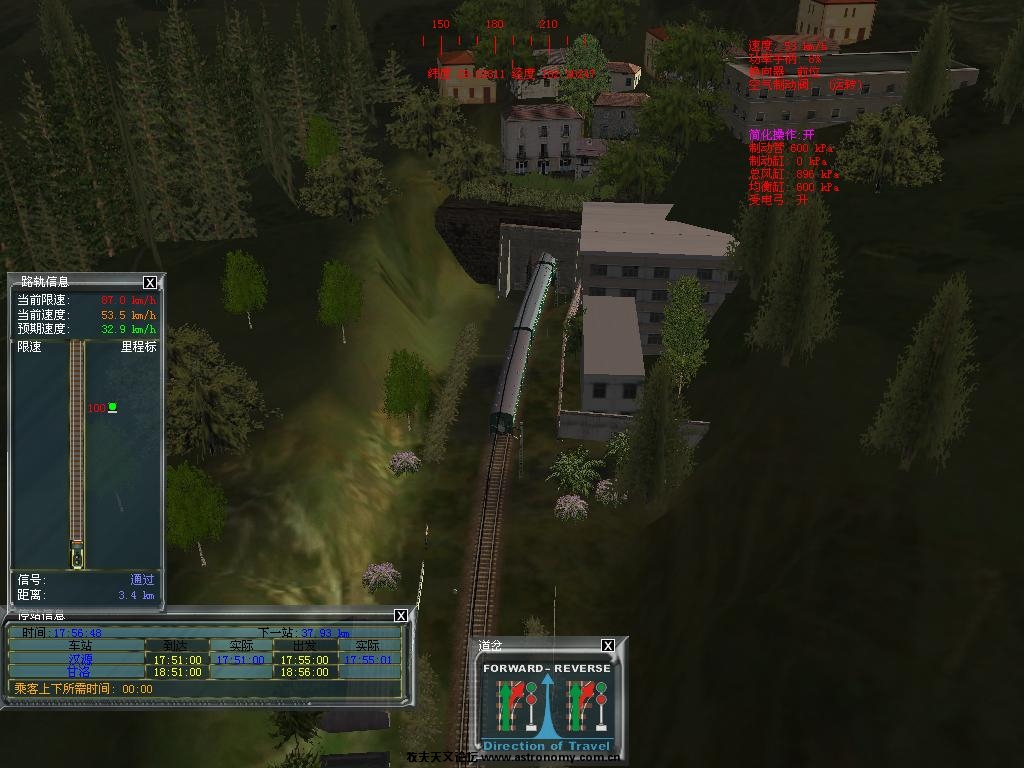Select the 汉源 station row
This screenshot has width=1024, height=768.
coord(79,660)
